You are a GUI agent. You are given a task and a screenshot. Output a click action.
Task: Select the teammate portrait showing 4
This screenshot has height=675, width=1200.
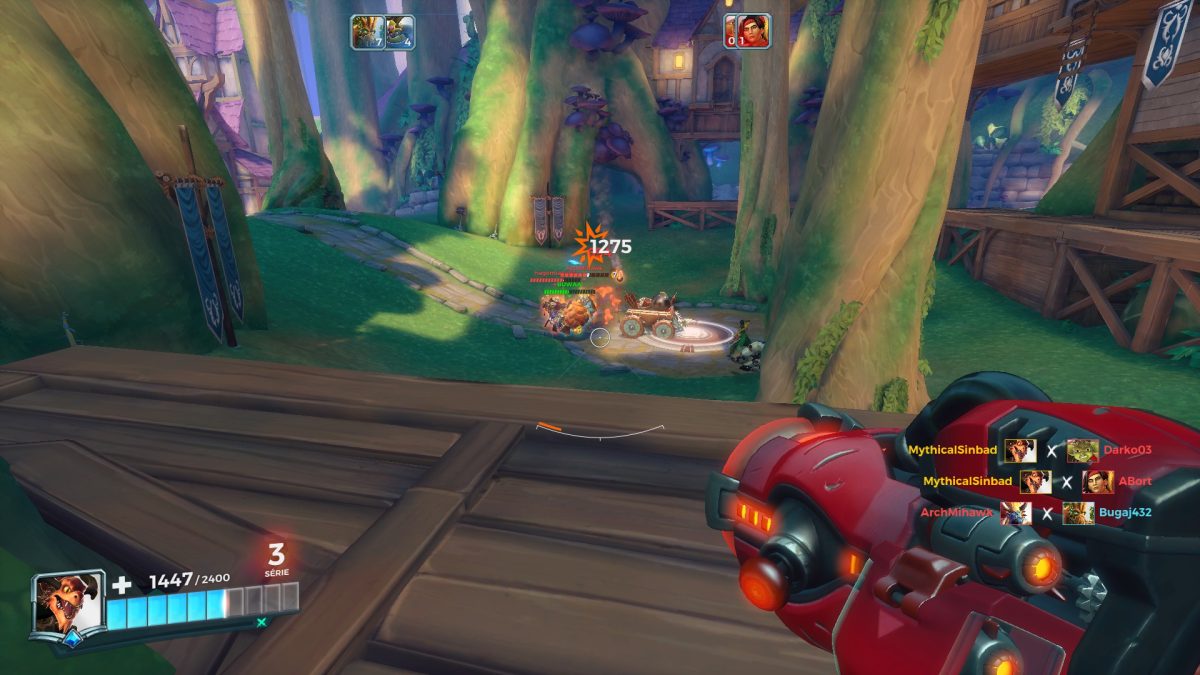(x=400, y=32)
